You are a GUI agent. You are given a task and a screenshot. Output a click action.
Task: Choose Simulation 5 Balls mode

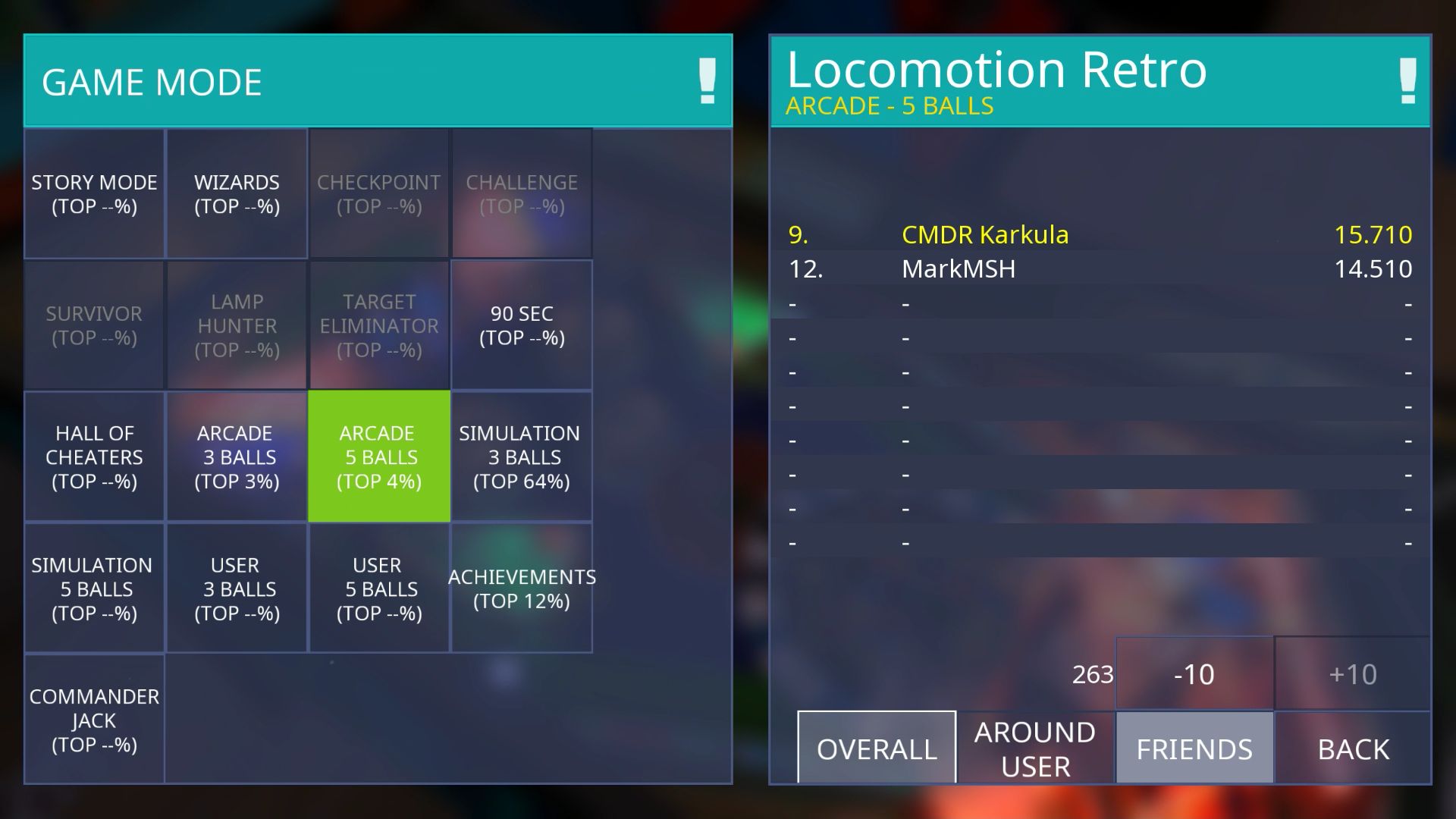pyautogui.click(x=94, y=588)
